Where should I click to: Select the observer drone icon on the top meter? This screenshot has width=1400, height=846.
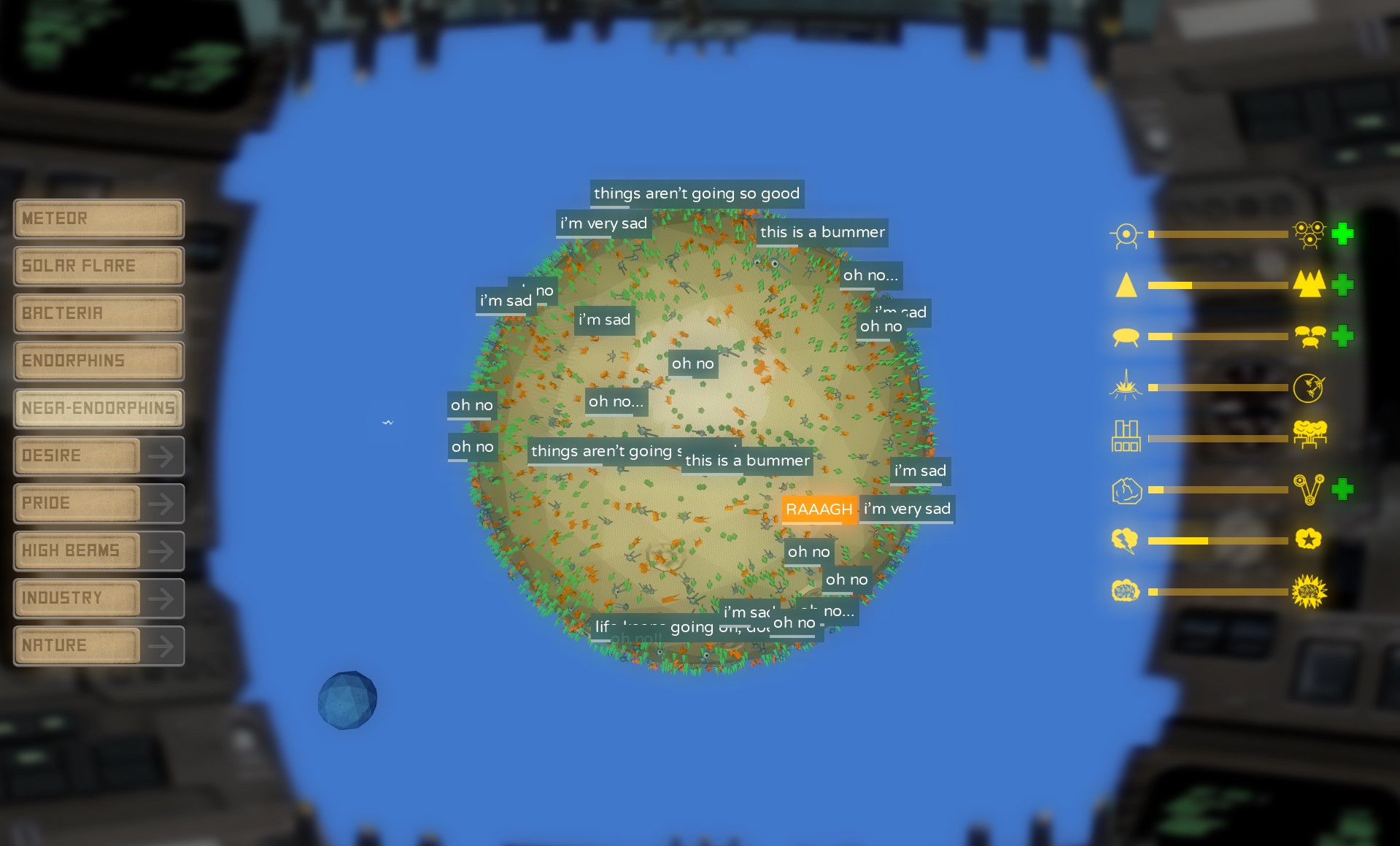1126,235
